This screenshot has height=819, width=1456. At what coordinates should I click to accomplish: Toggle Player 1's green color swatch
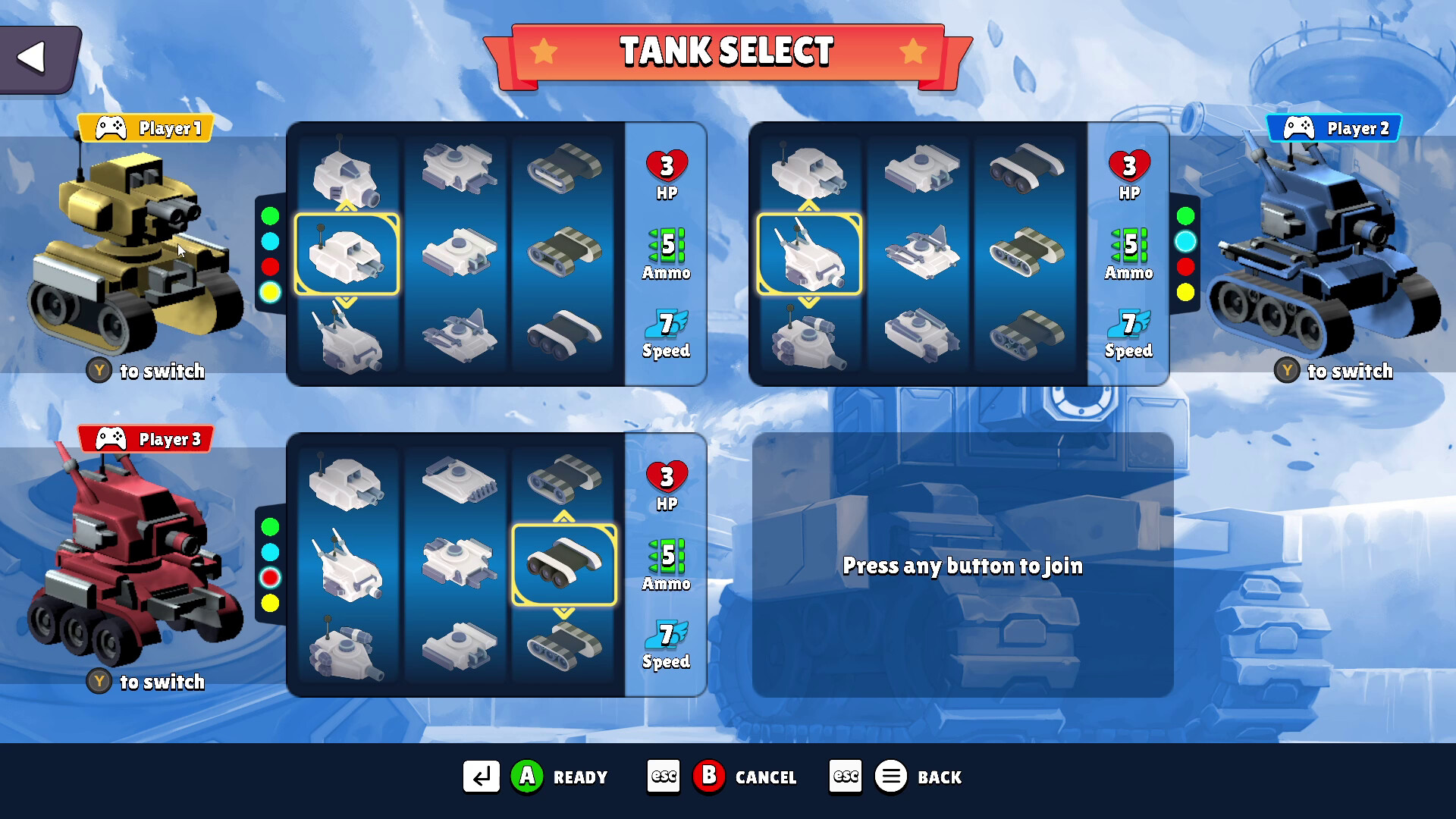[x=269, y=216]
